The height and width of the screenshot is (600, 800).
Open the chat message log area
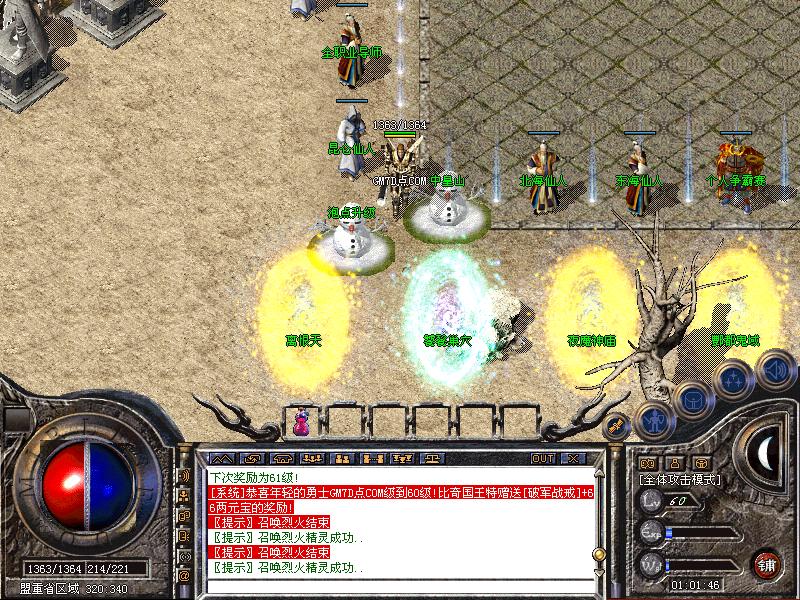400,522
